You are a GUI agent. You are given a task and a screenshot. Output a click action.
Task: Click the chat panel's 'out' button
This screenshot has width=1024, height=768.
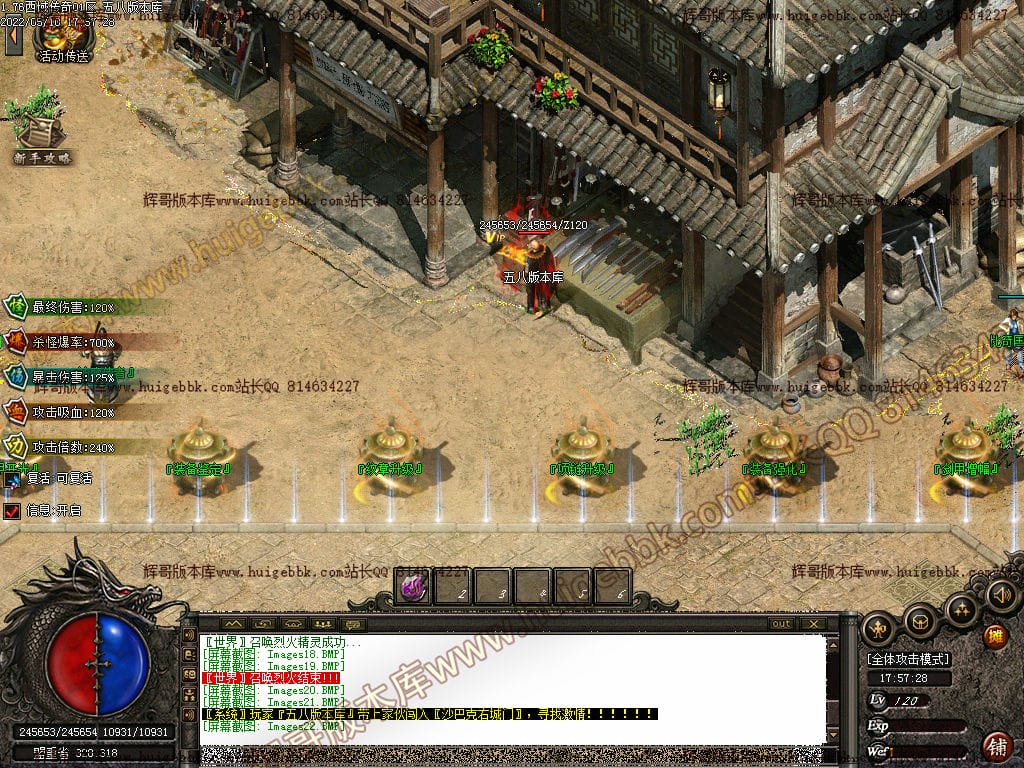click(781, 624)
